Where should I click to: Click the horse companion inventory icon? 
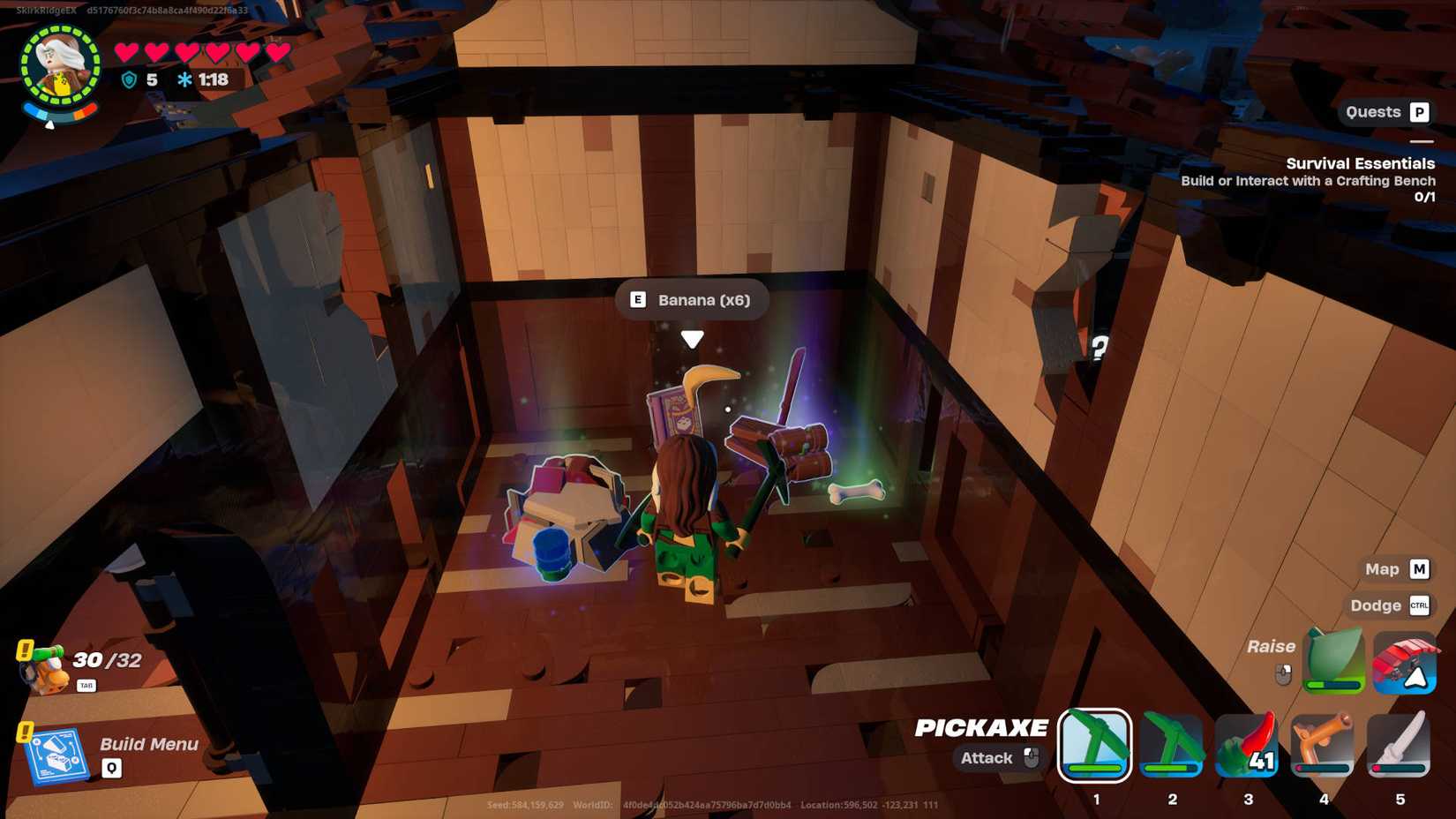coord(42,666)
